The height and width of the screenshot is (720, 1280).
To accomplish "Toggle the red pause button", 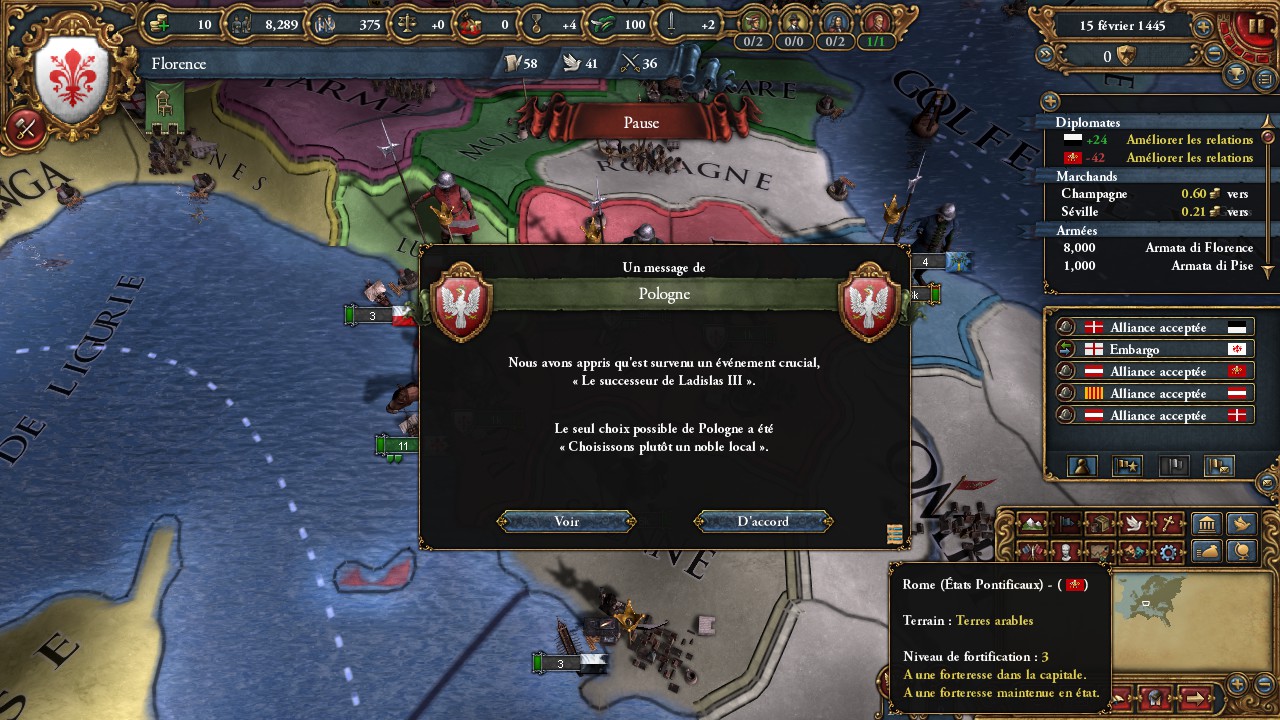I will tap(1255, 27).
